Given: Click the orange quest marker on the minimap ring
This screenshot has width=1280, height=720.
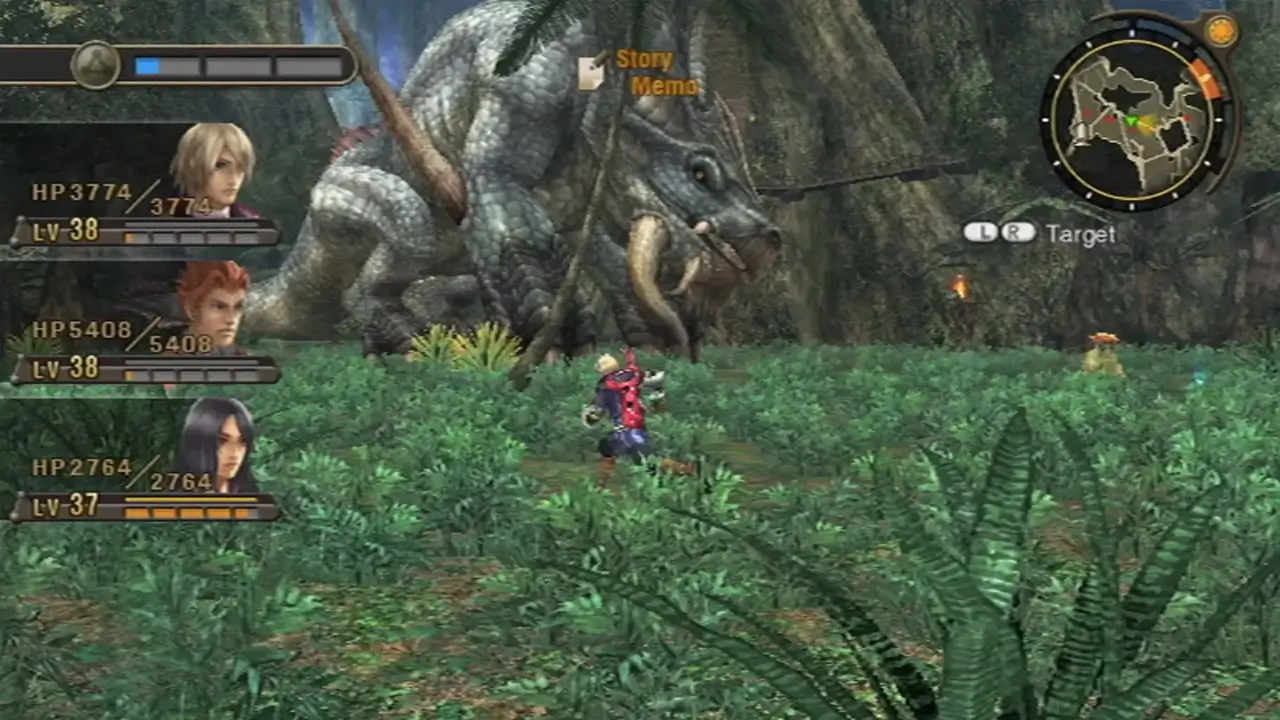Looking at the screenshot, I should (1205, 80).
